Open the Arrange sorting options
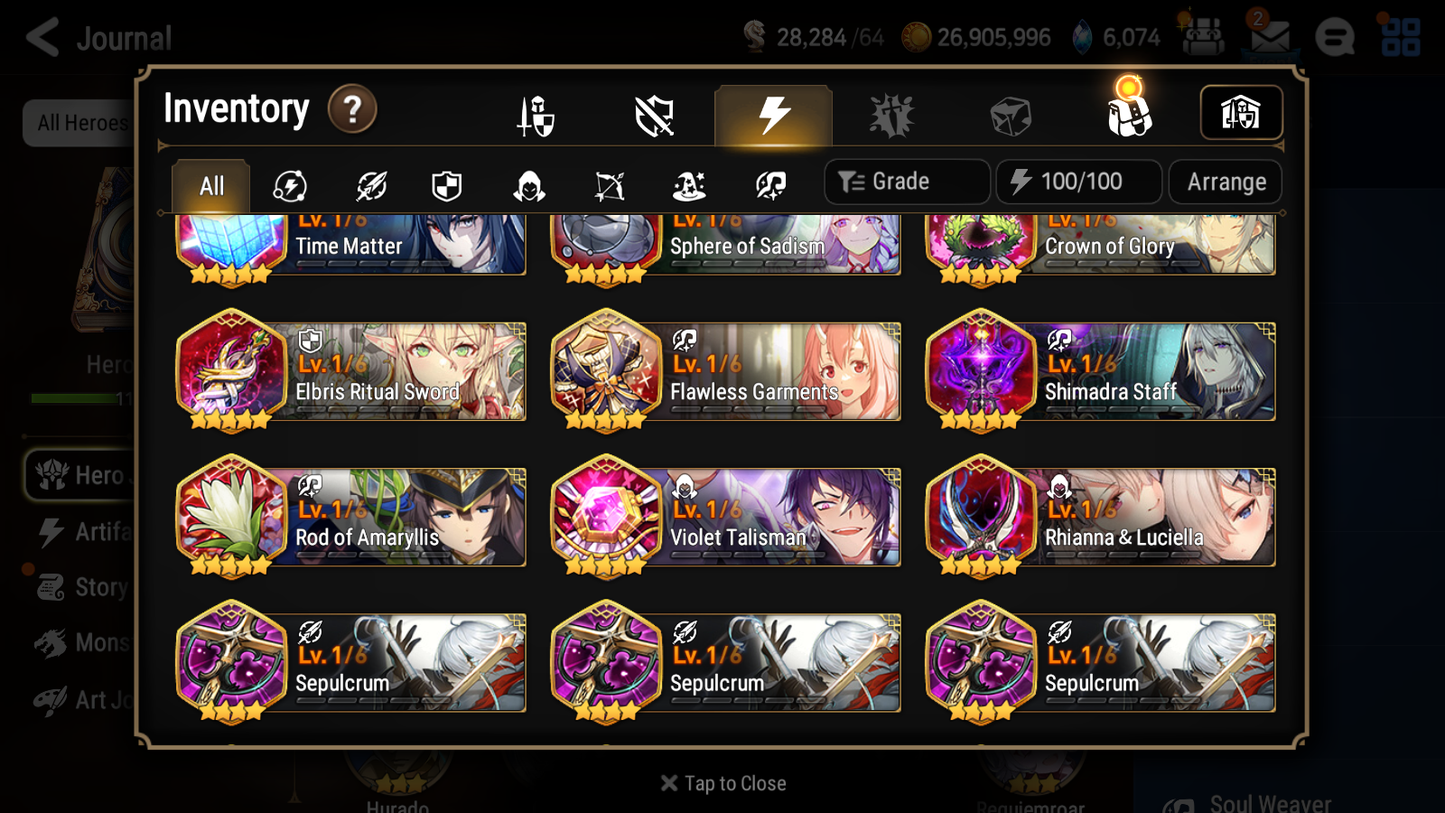The height and width of the screenshot is (813, 1445). 1224,181
